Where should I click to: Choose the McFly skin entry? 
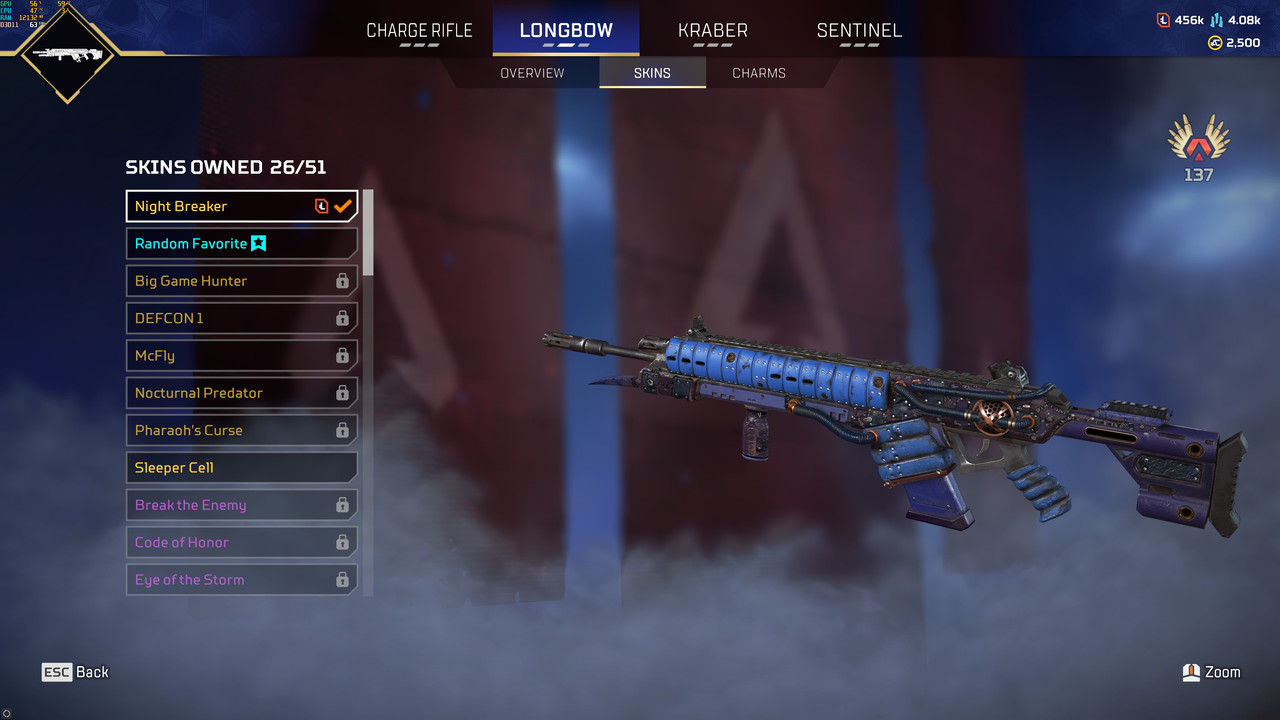point(241,355)
